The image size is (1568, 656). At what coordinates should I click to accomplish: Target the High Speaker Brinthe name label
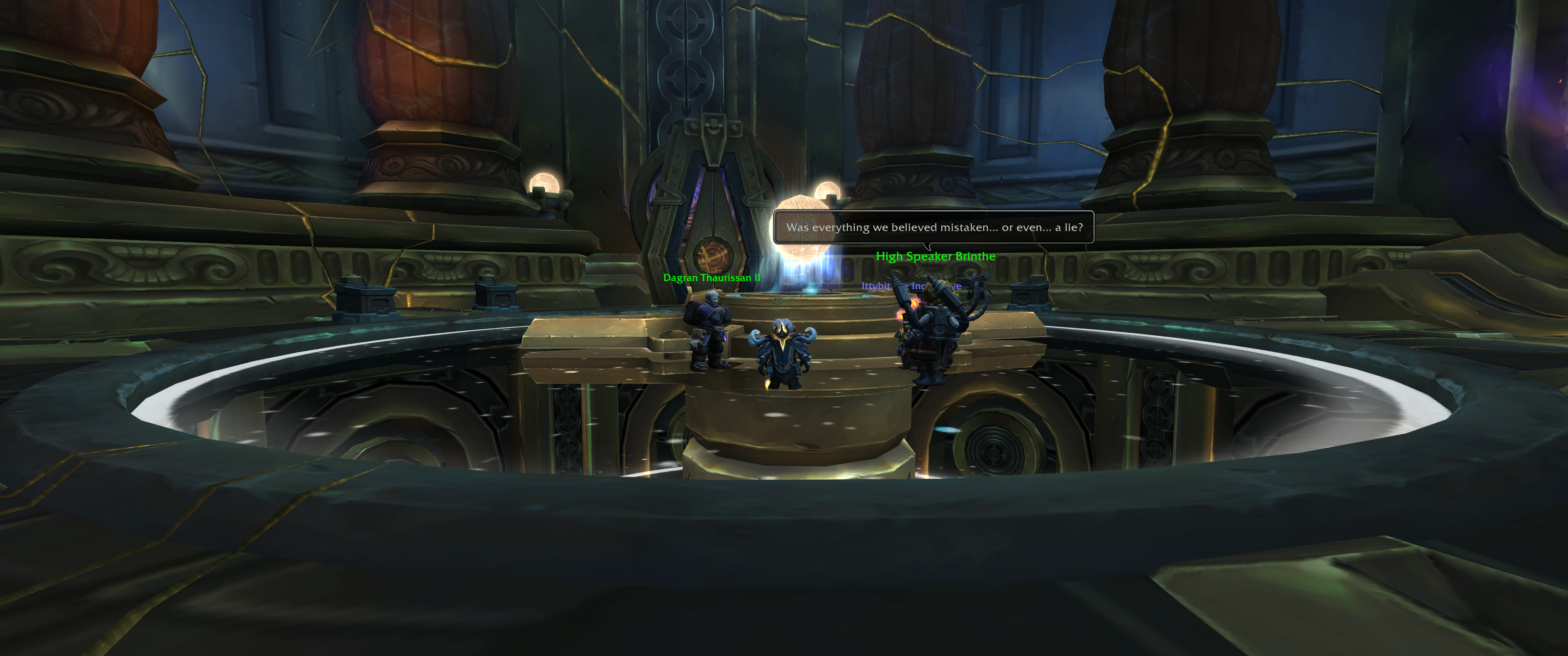(x=935, y=256)
